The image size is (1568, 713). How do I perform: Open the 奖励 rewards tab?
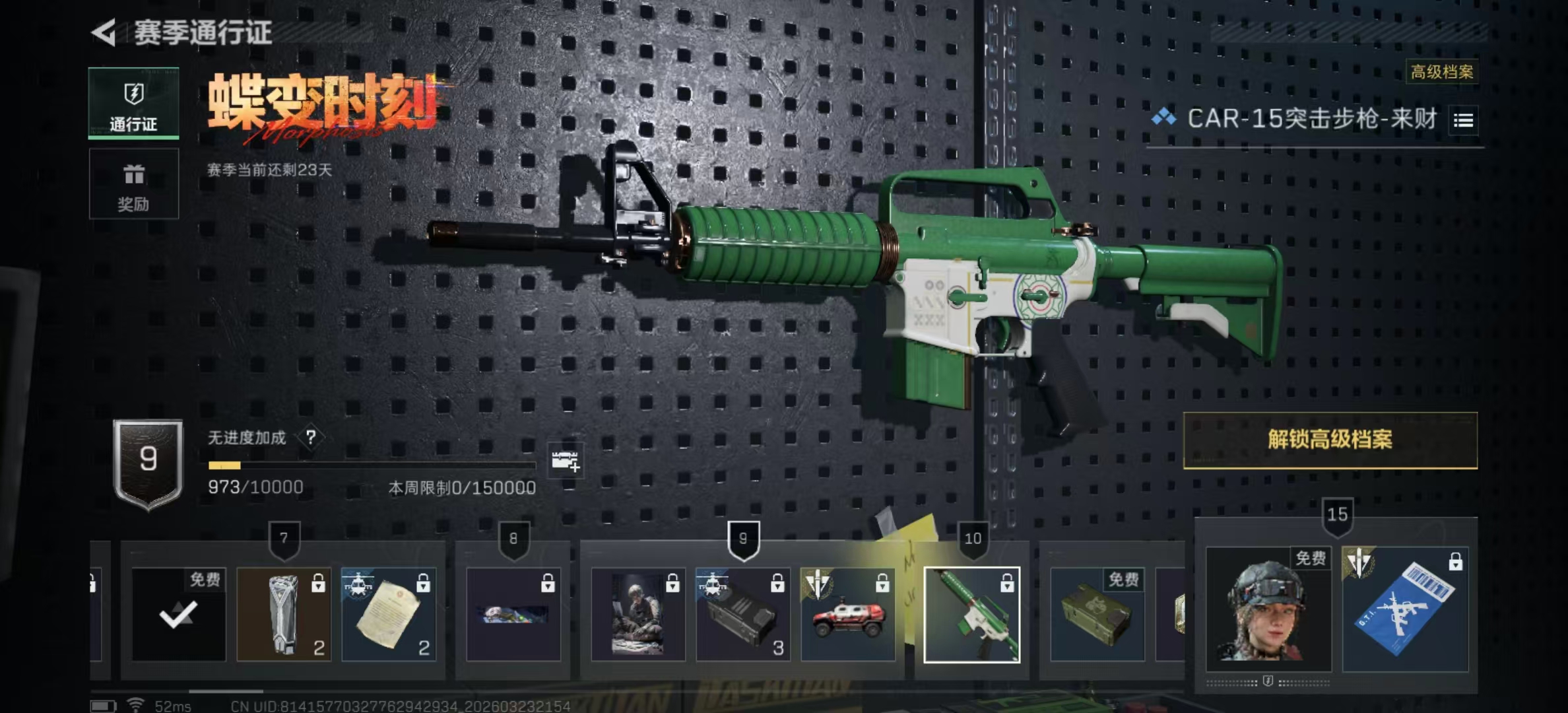133,184
